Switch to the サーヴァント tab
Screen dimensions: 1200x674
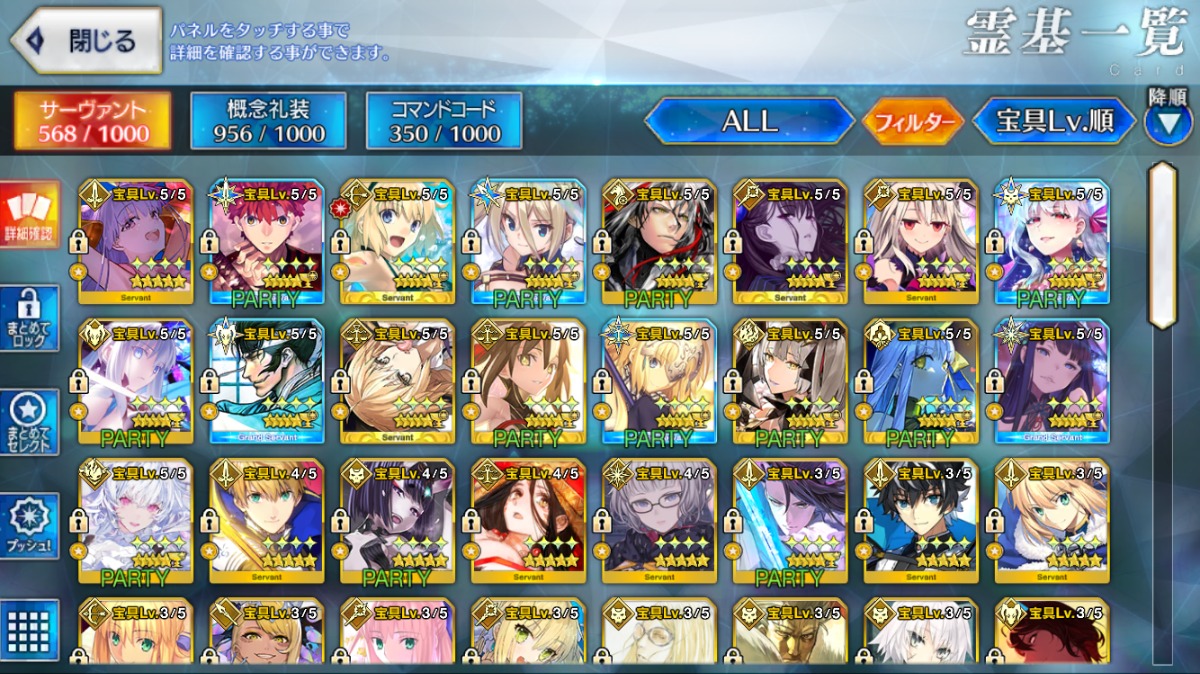pos(92,121)
